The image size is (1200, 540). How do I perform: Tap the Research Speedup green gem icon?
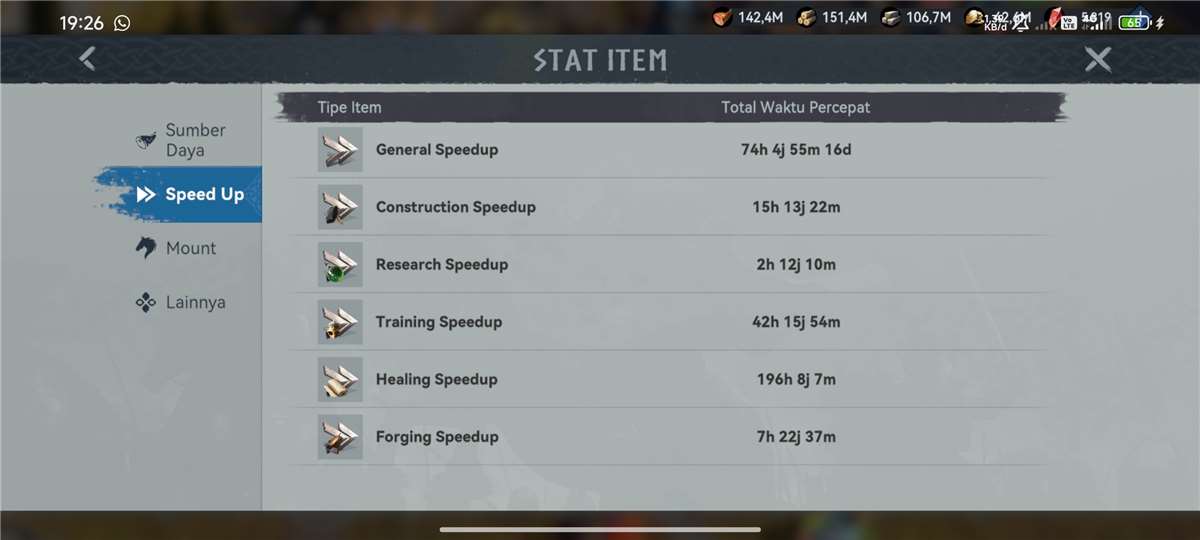(340, 264)
